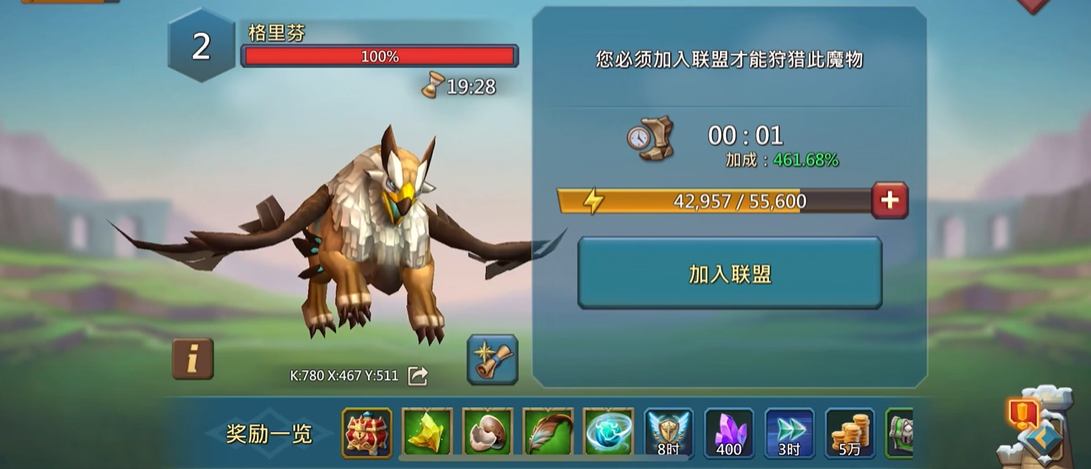The height and width of the screenshot is (469, 1091).
Task: Select the 8-hour winged shield reward
Action: (669, 433)
